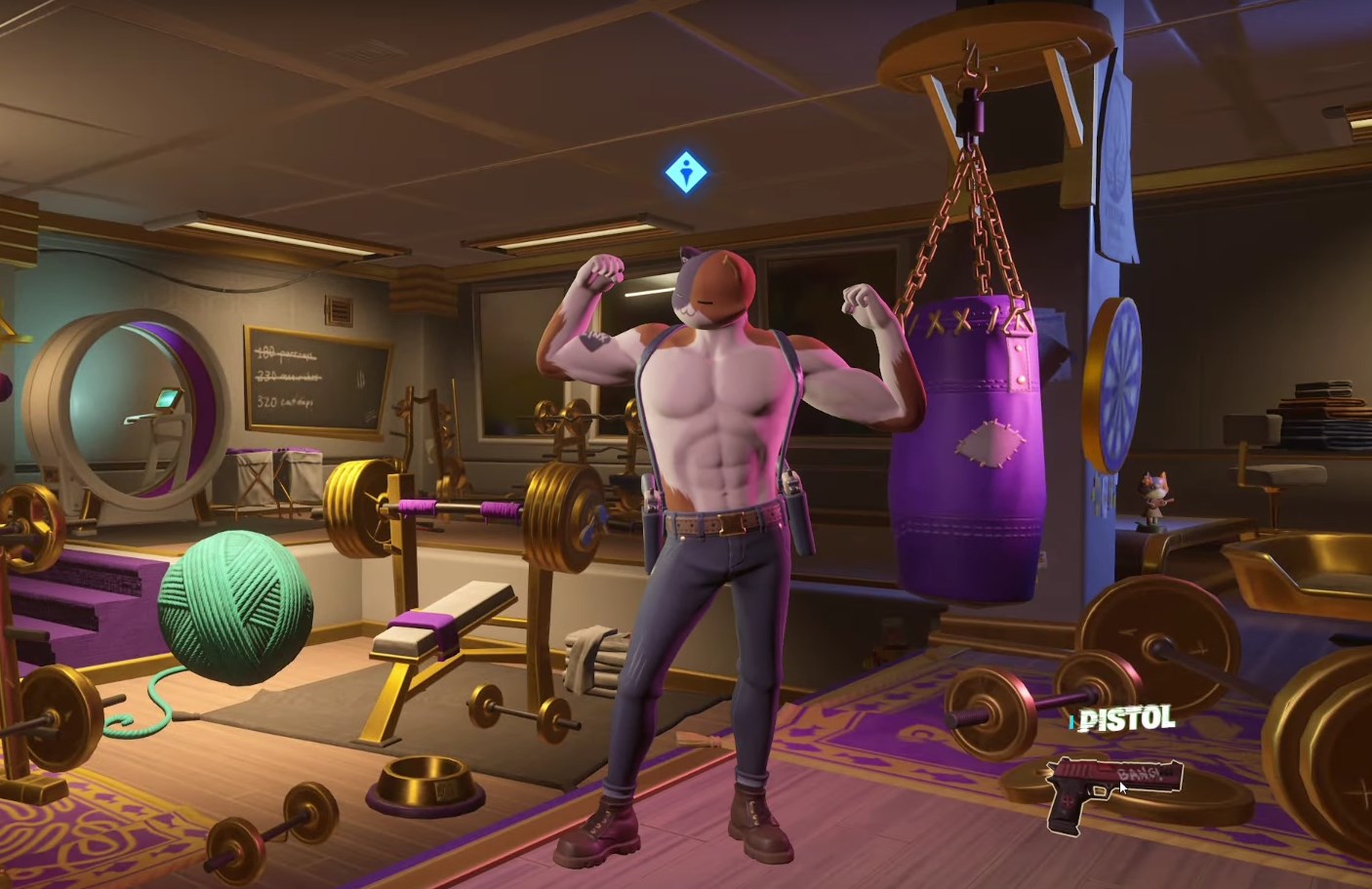Click the small cyan key prompt beside PISTOL

point(1073,723)
